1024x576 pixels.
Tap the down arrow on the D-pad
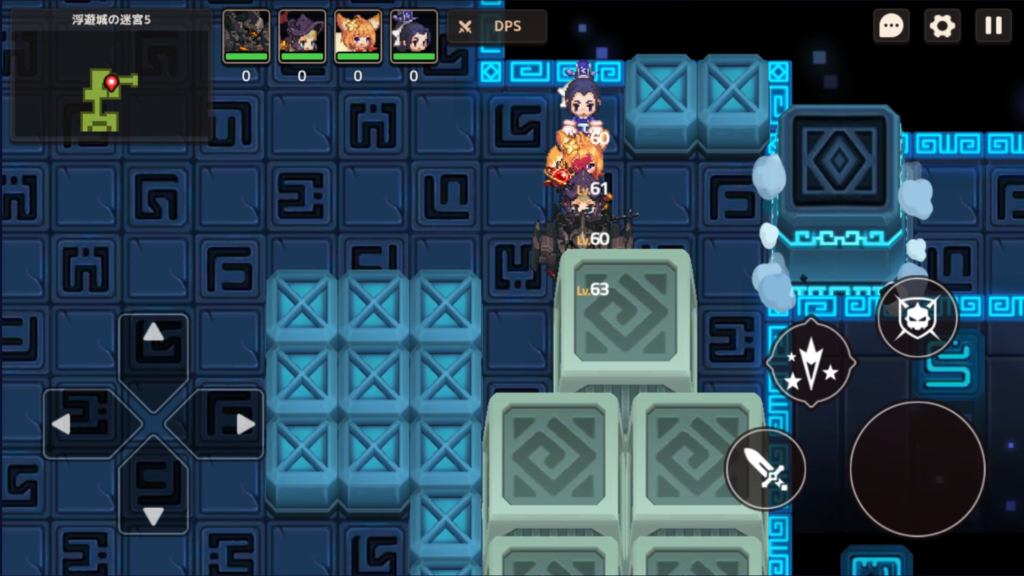pos(153,514)
